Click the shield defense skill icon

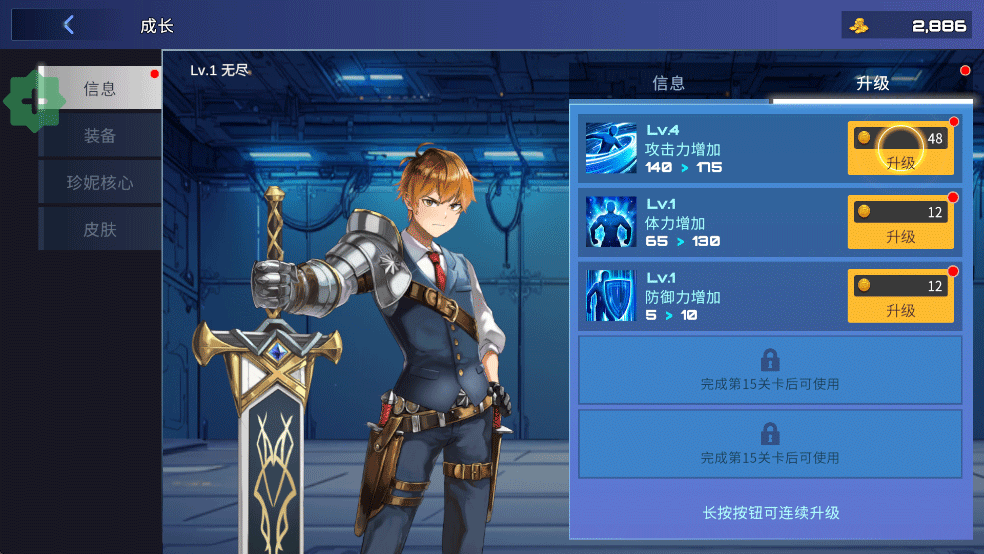pos(611,296)
